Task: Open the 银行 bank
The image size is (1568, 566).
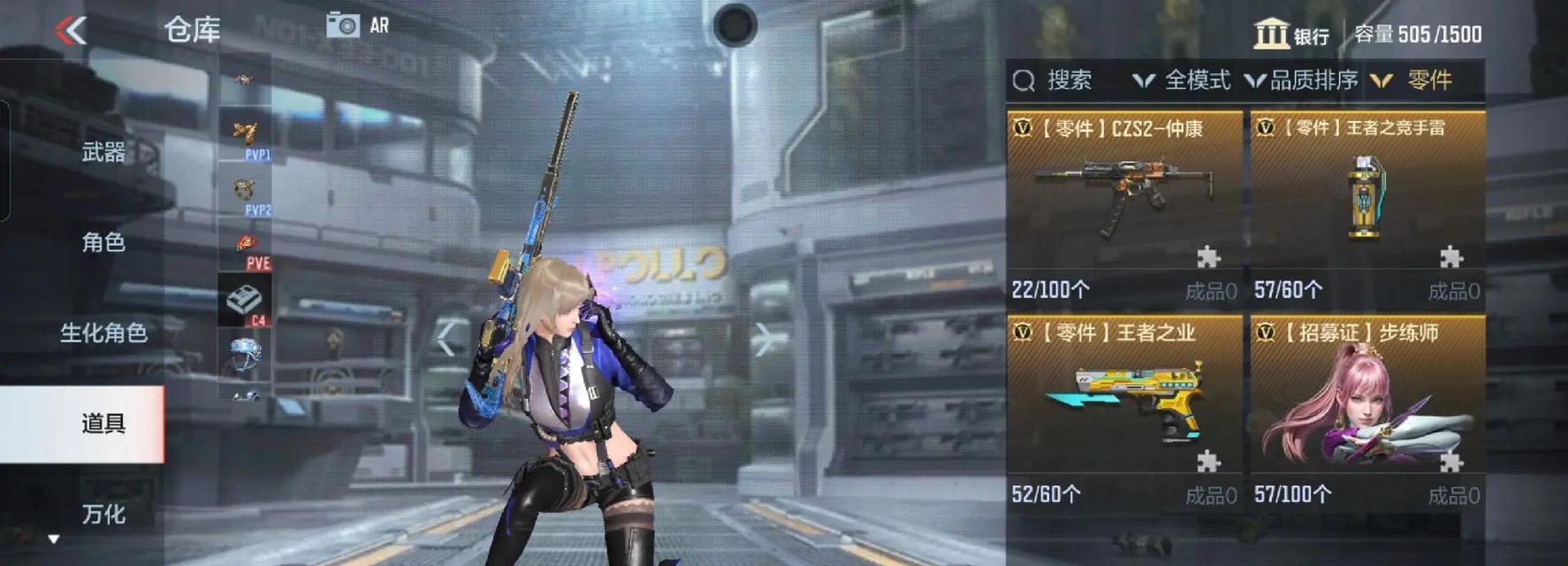Action: coord(1291,34)
